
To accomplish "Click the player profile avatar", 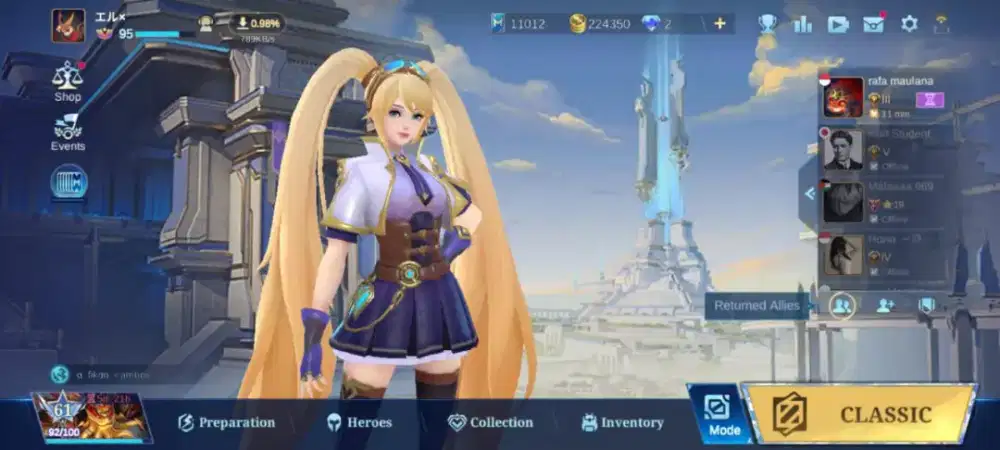I will click(69, 25).
